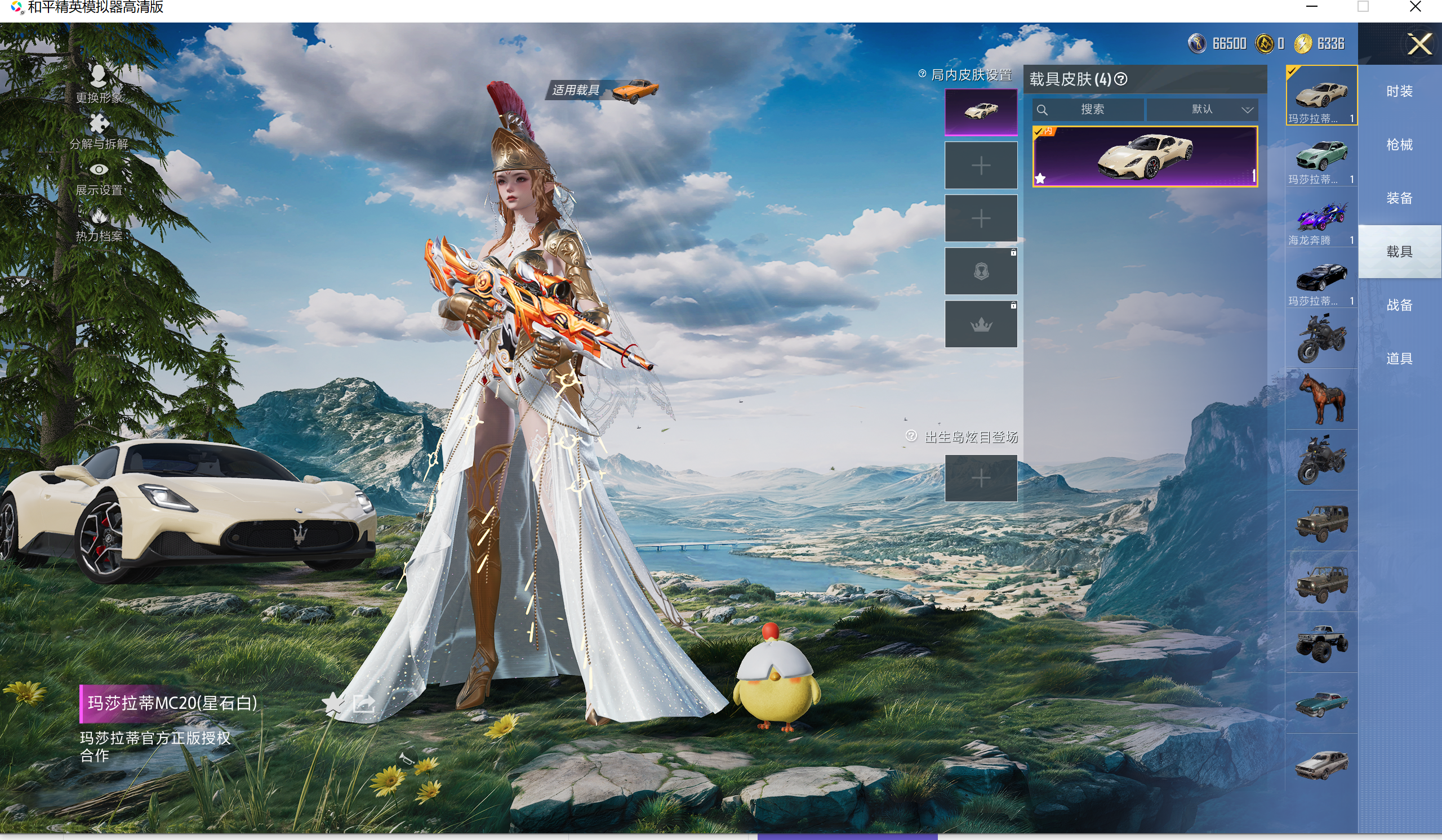Switch to the 道具 items tab
Viewport: 1442px width, 840px height.
click(x=1399, y=359)
